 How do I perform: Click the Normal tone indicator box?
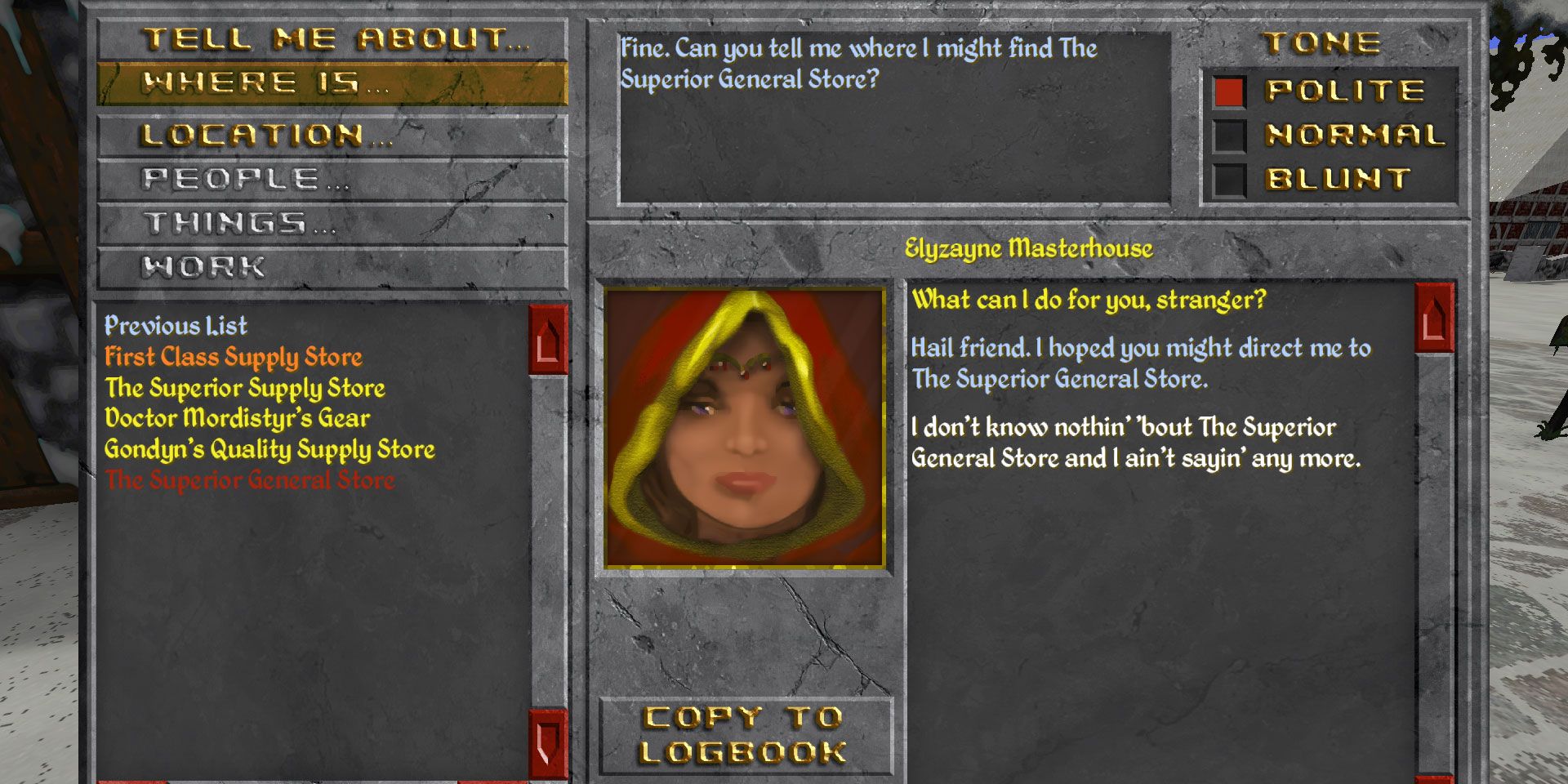pyautogui.click(x=1229, y=135)
